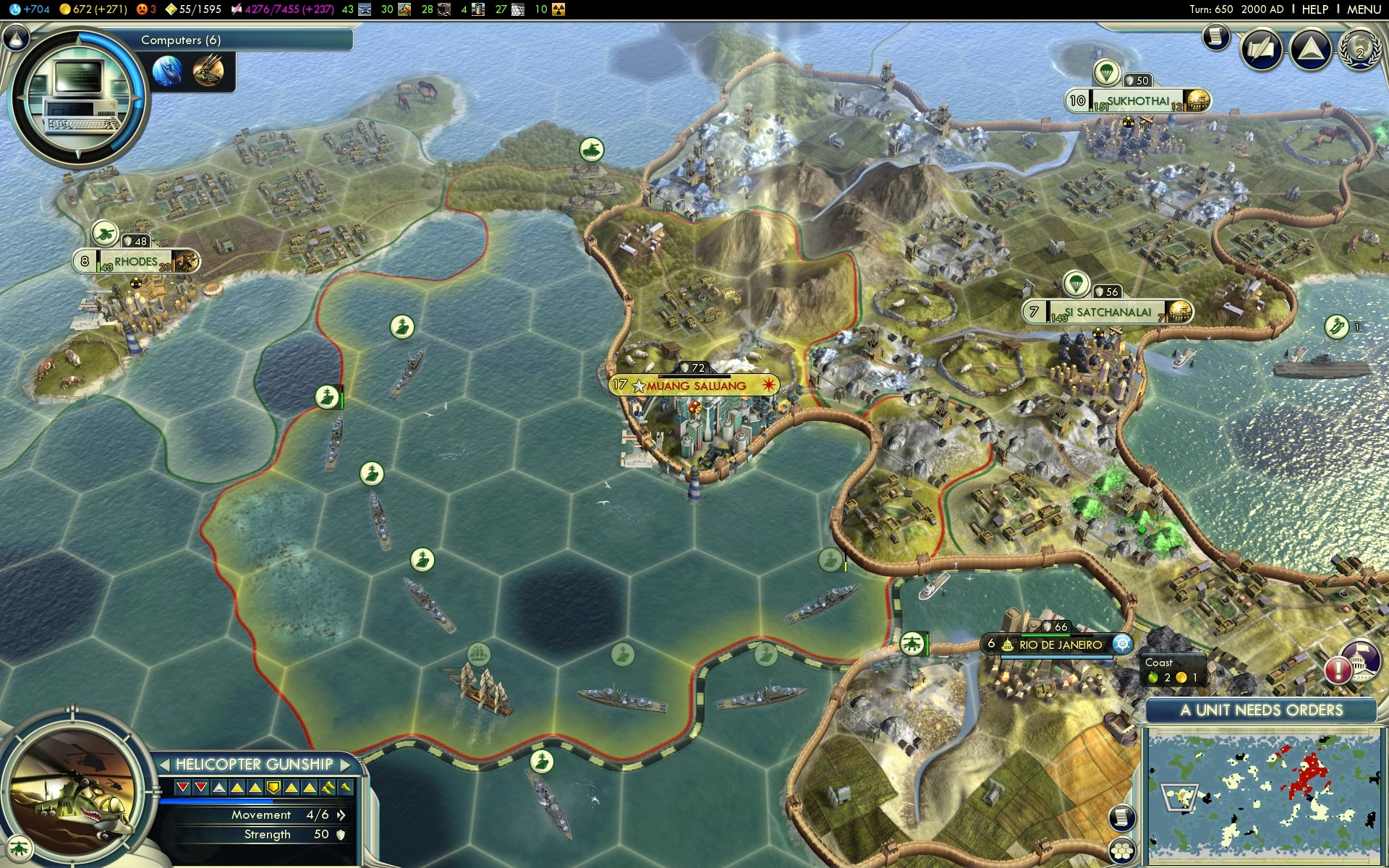Open the gold treasury readout in top bar

[93, 9]
